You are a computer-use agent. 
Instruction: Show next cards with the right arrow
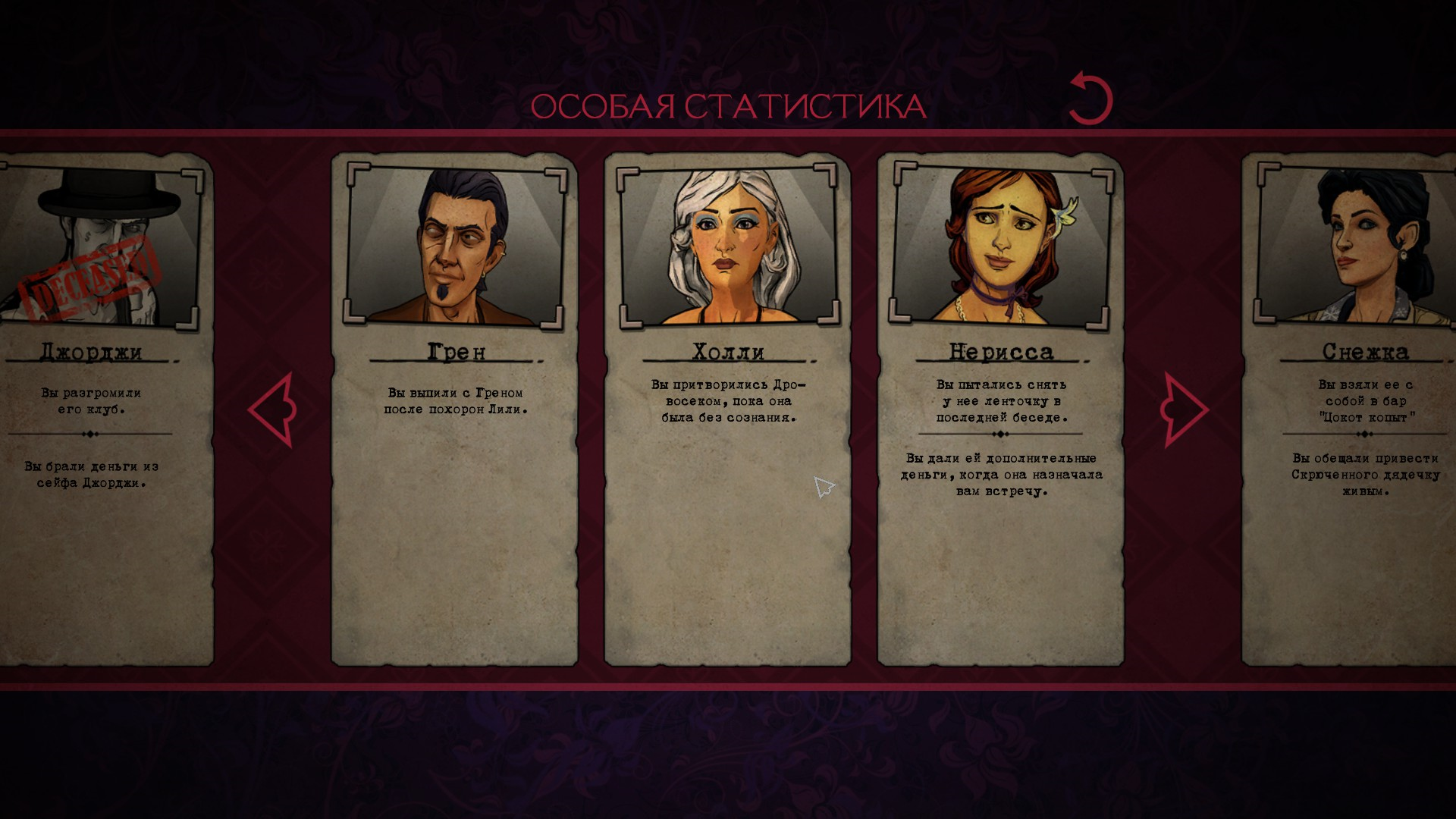[1183, 409]
